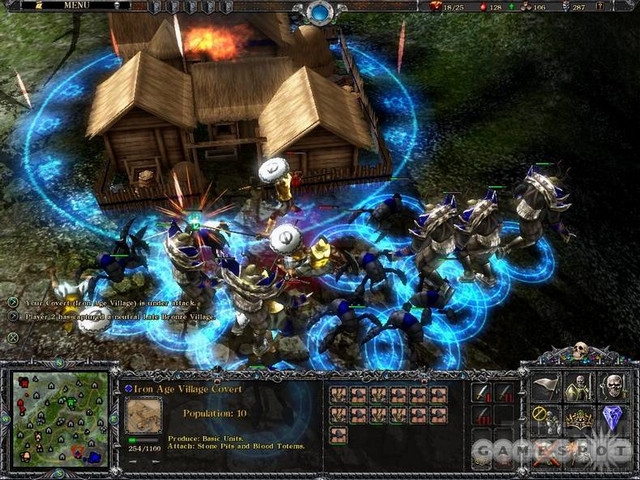
Task: Click the crossed-out skeleton icon
Action: point(547,452)
